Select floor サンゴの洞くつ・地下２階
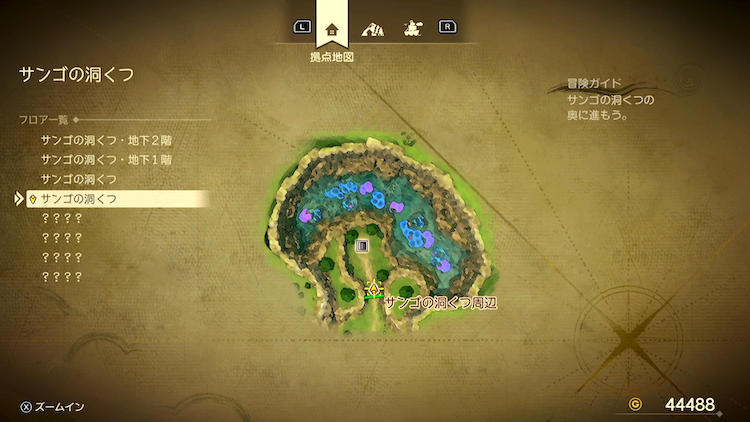This screenshot has width=750, height=422. tap(106, 140)
